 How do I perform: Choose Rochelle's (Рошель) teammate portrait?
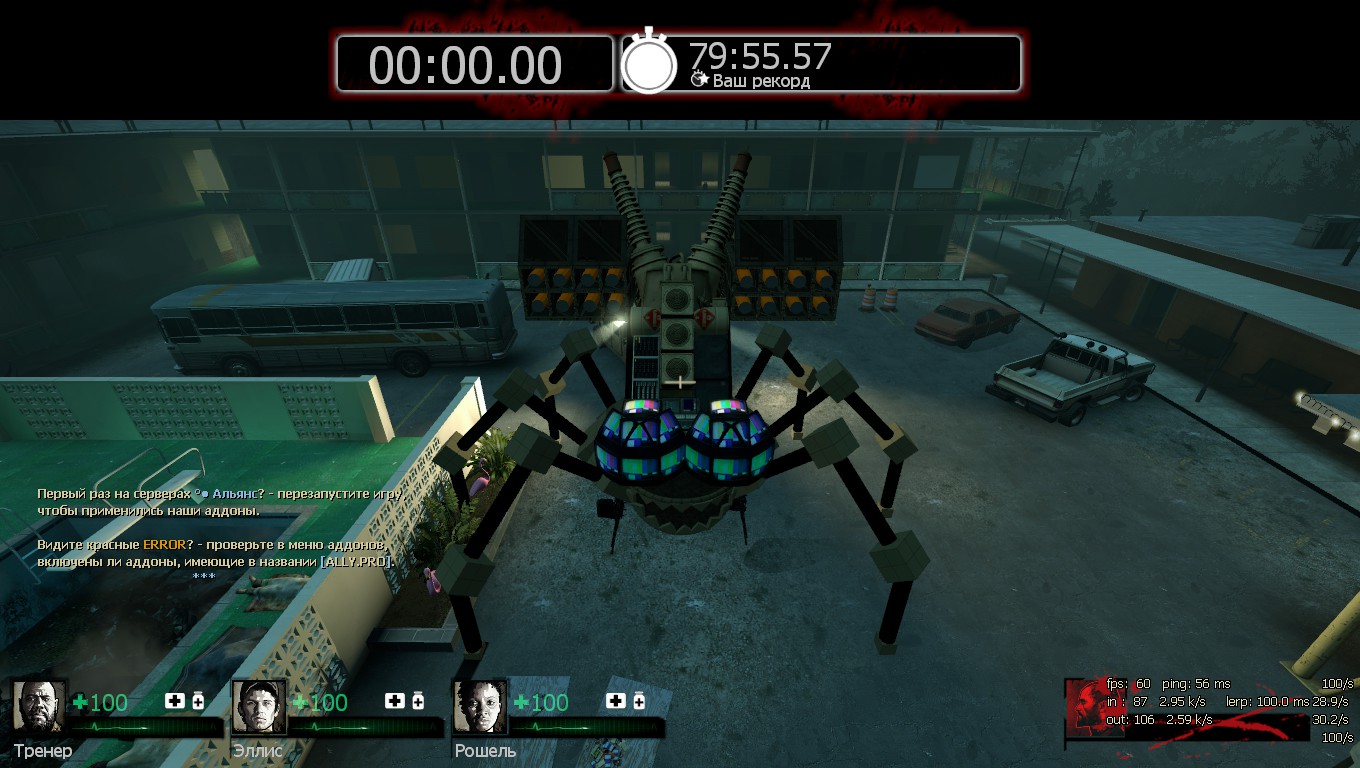click(x=480, y=707)
